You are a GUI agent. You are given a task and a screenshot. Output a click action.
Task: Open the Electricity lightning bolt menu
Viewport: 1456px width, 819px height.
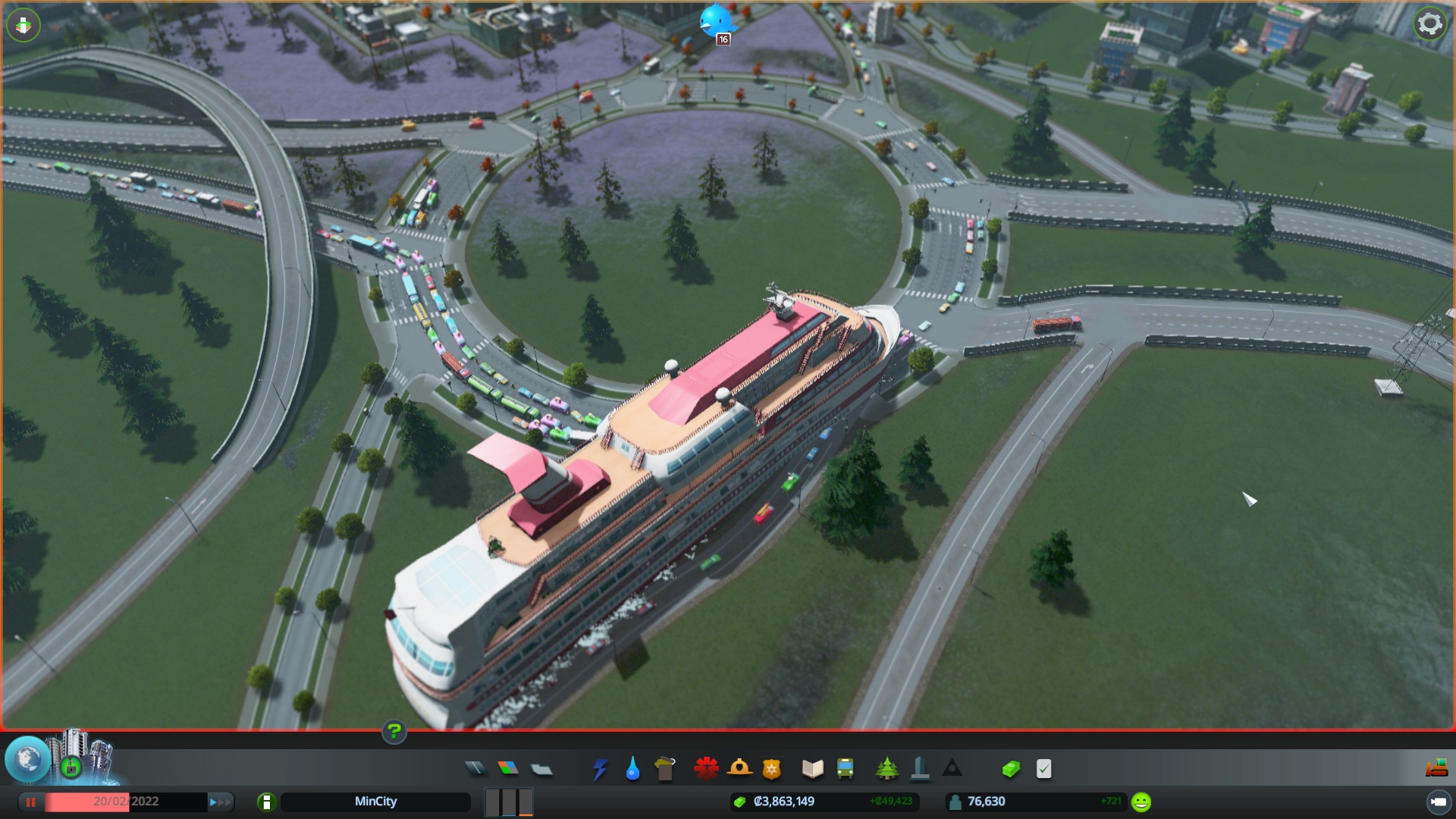coord(600,769)
